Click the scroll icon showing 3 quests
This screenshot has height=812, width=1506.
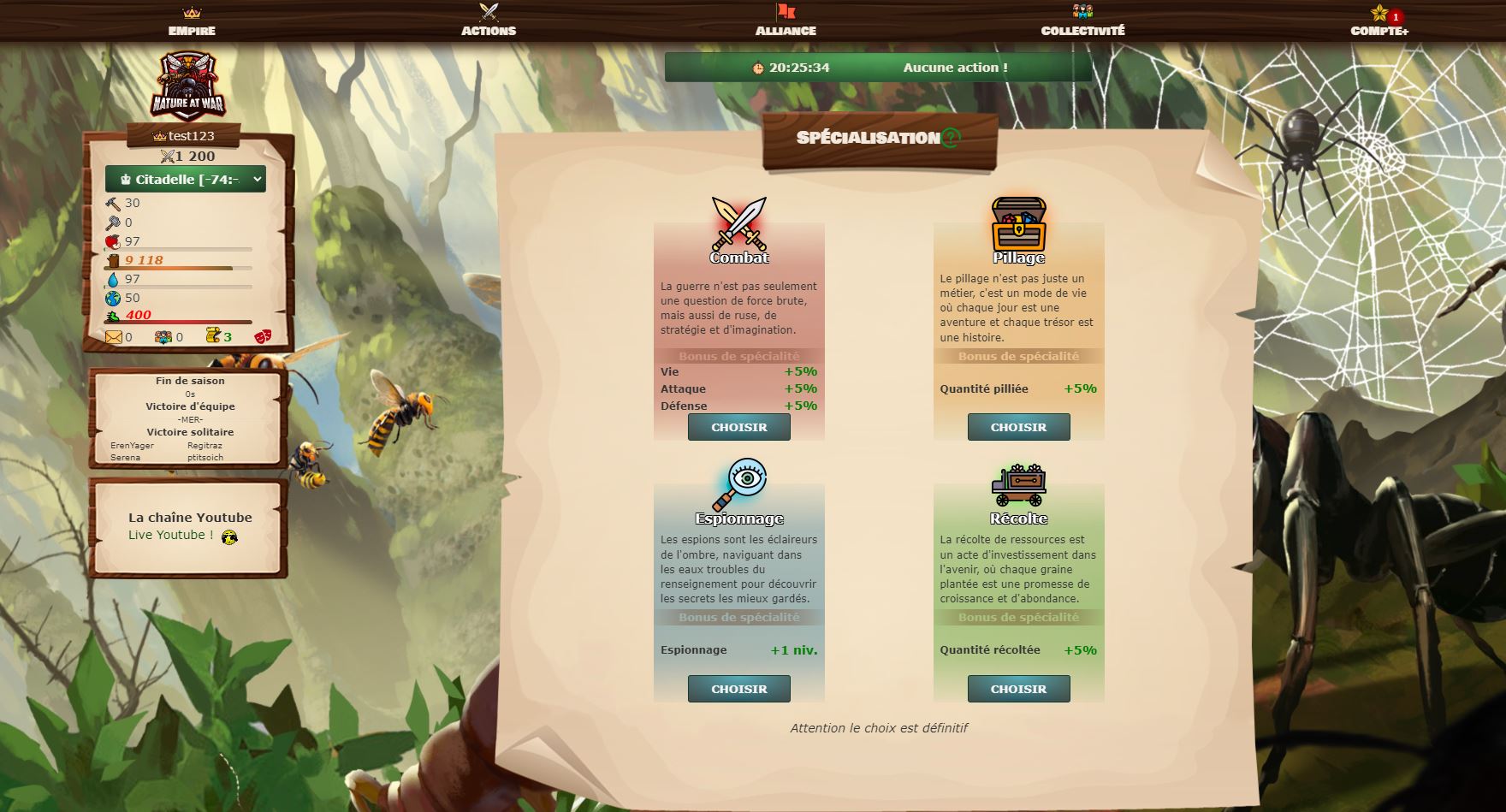213,335
